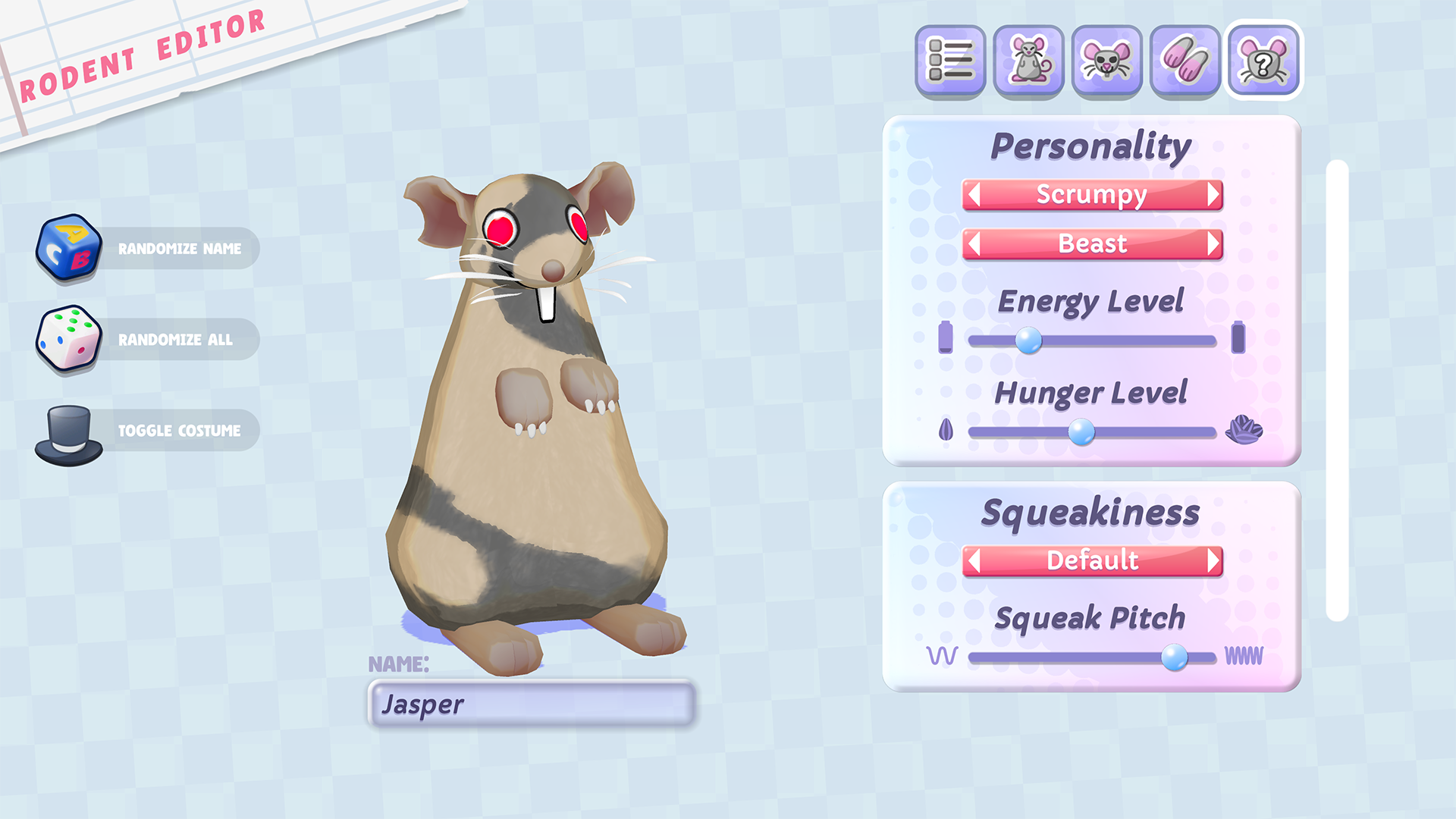Choose previous option left of Scrumpy
1456x819 pixels.
pos(975,196)
